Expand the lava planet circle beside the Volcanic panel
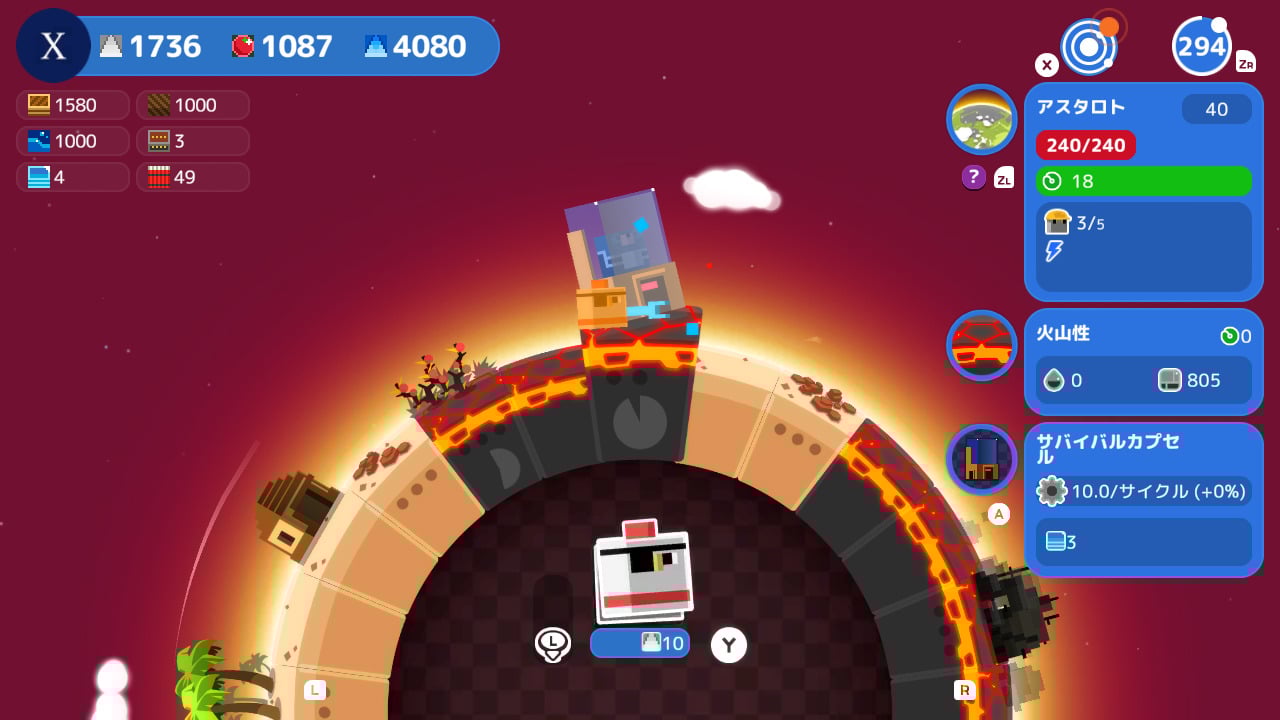The width and height of the screenshot is (1280, 720). tap(981, 344)
